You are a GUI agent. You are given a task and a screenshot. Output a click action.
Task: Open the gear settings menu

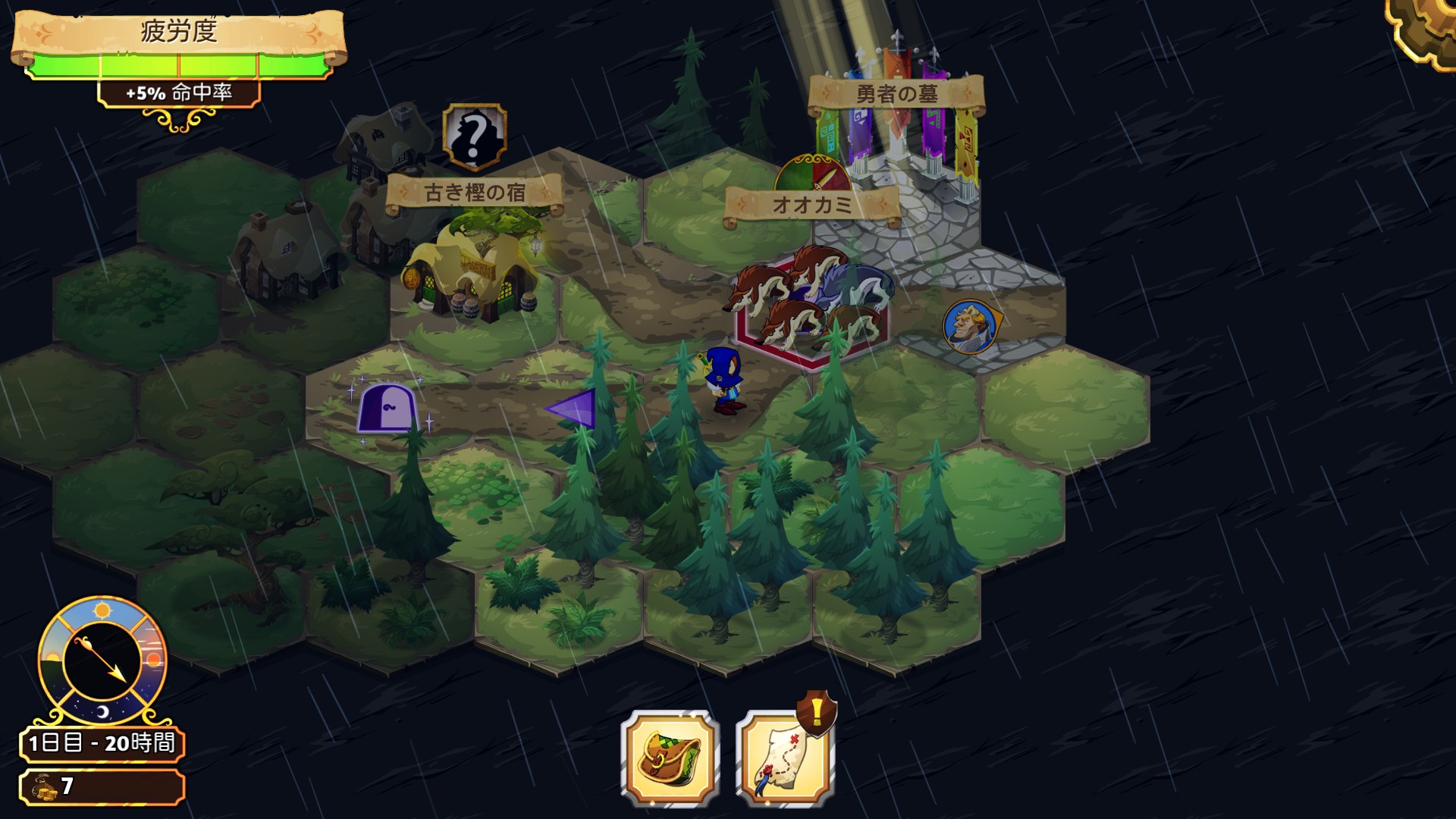[x=1427, y=29]
